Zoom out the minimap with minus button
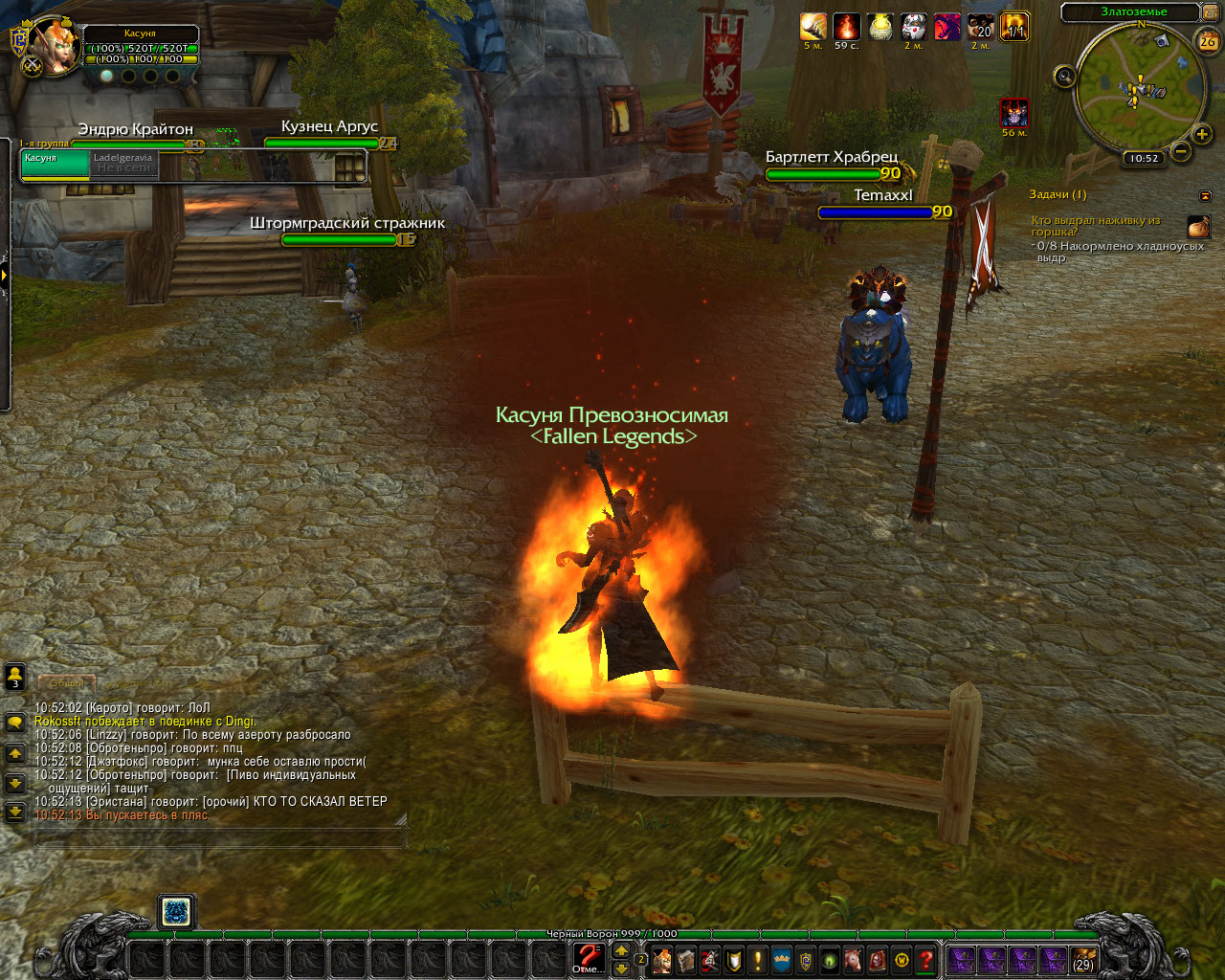The height and width of the screenshot is (980, 1225). (x=1181, y=151)
